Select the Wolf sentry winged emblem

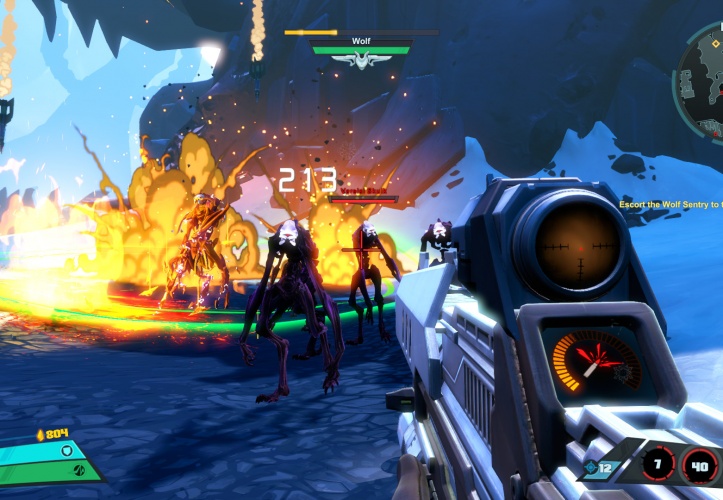[x=361, y=61]
